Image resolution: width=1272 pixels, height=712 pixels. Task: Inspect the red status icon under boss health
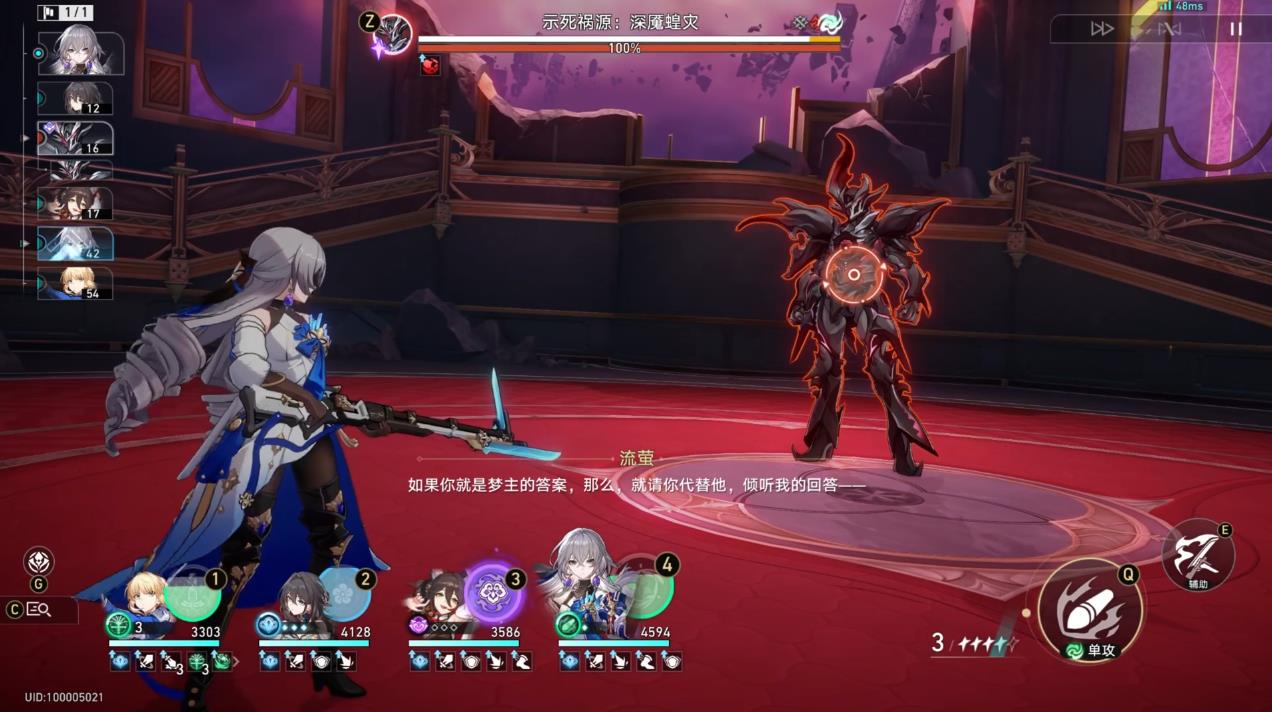coord(430,66)
